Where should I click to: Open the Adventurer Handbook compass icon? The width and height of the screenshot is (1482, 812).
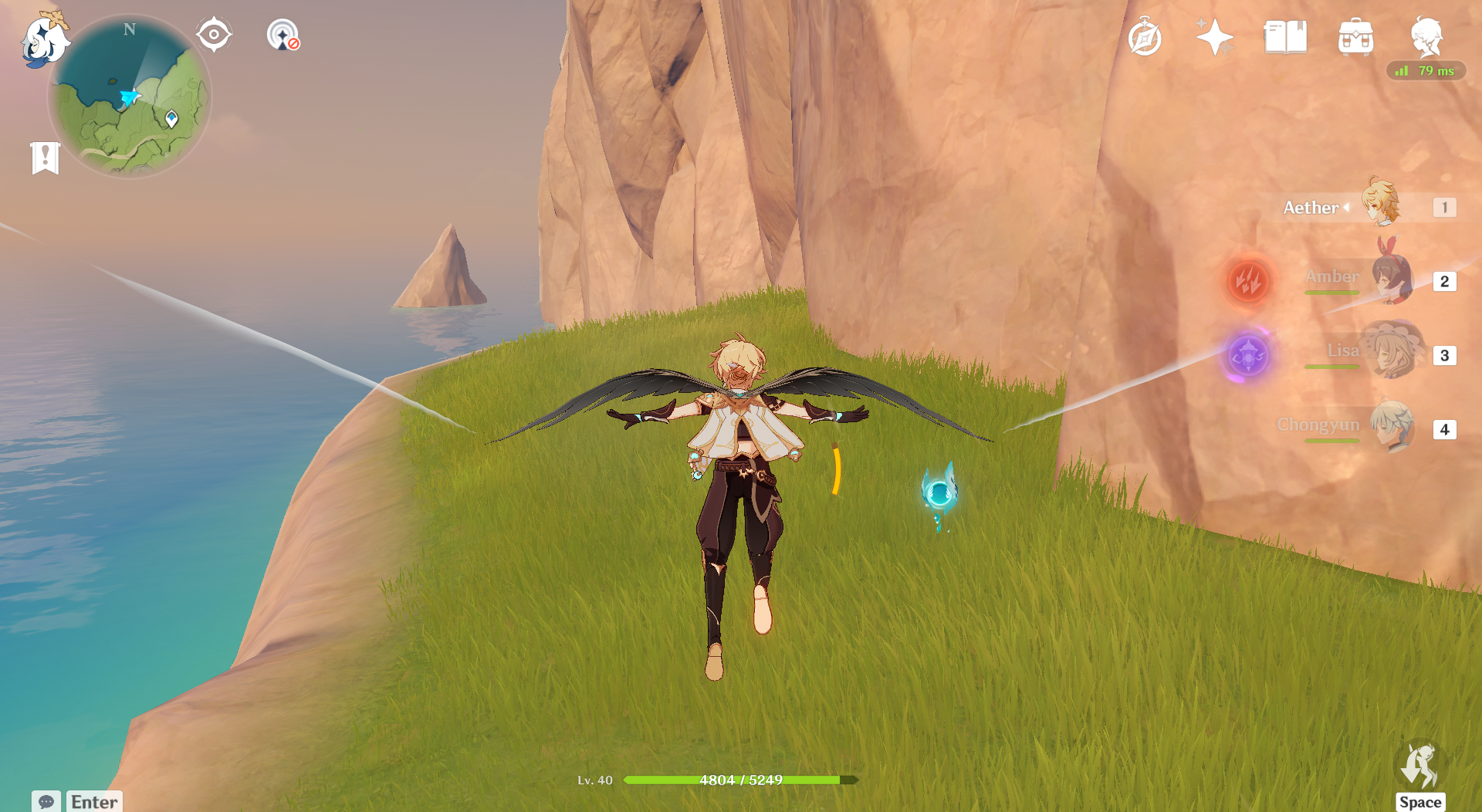1145,38
